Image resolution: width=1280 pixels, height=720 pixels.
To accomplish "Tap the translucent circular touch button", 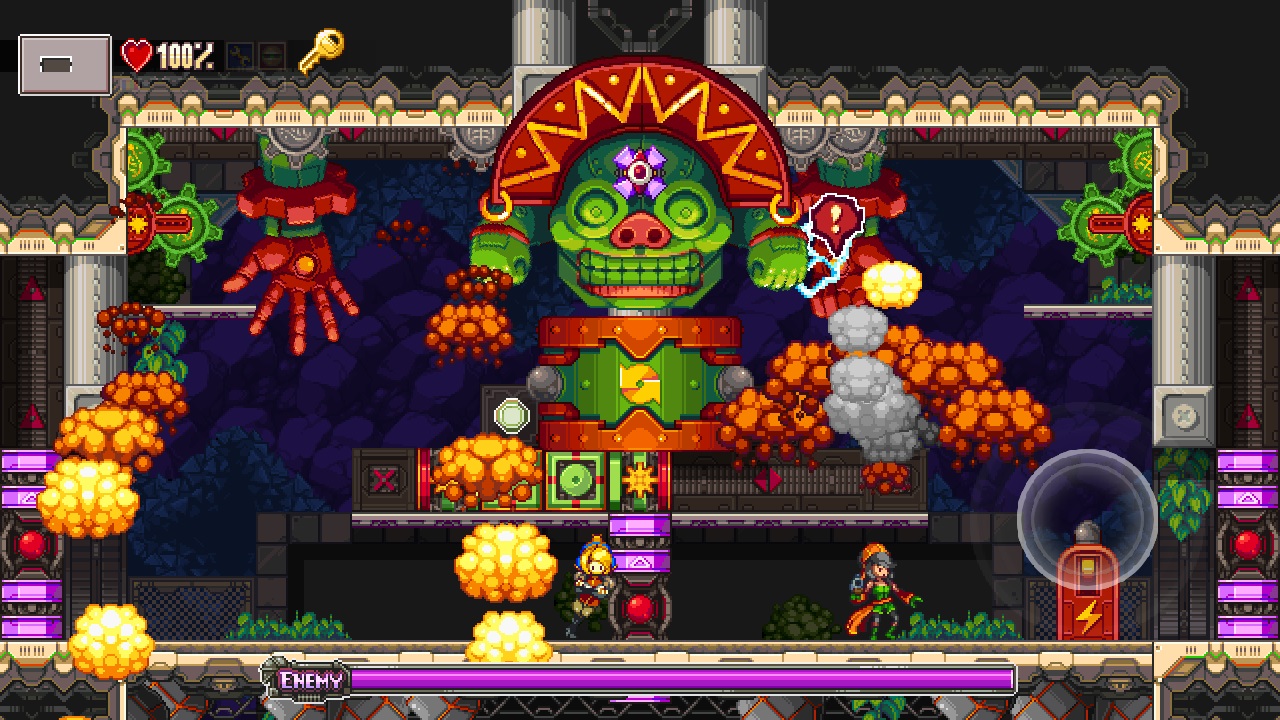I will click(x=1087, y=518).
